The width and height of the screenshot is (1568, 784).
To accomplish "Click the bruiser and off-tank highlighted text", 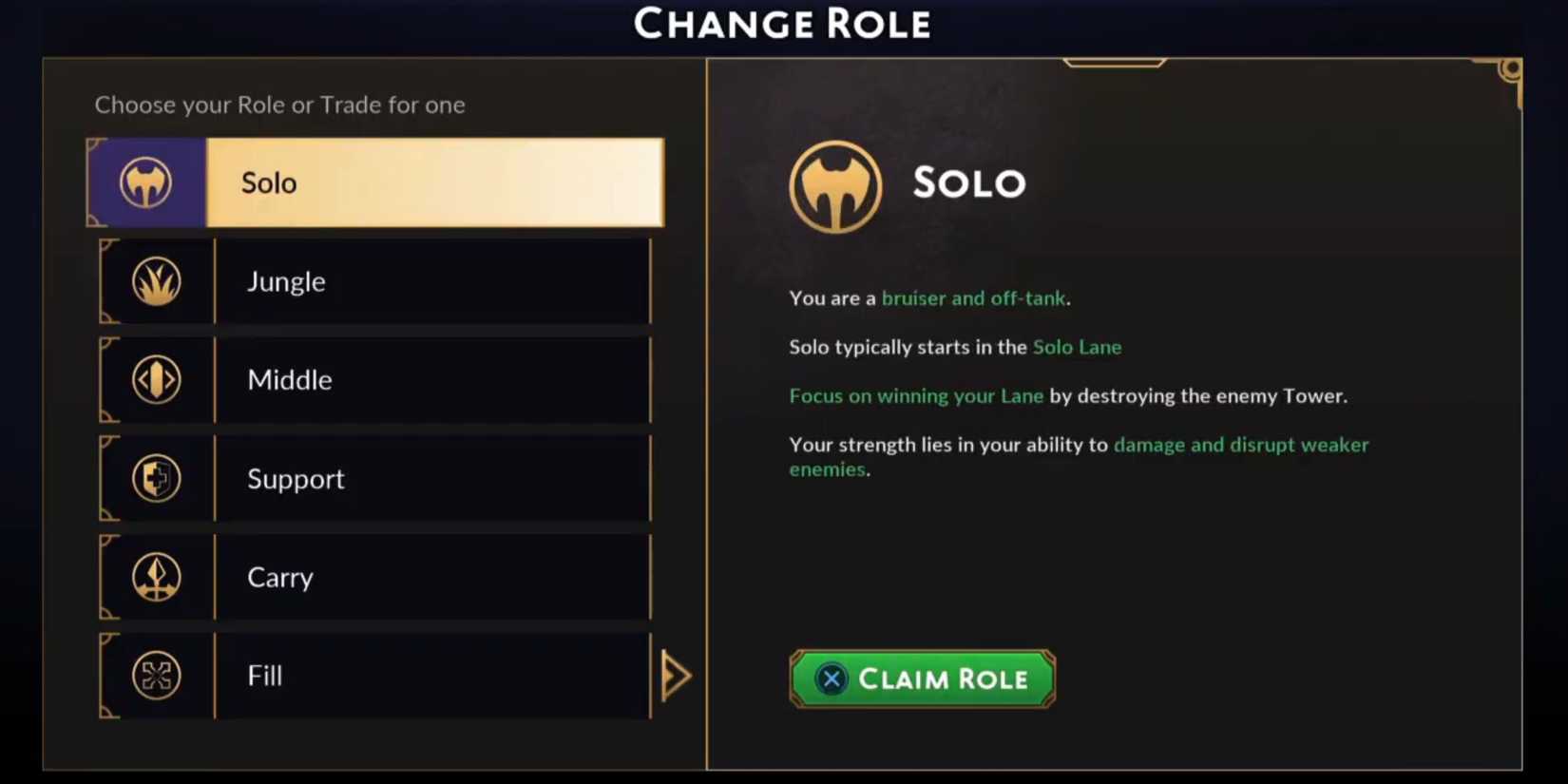I will (973, 297).
